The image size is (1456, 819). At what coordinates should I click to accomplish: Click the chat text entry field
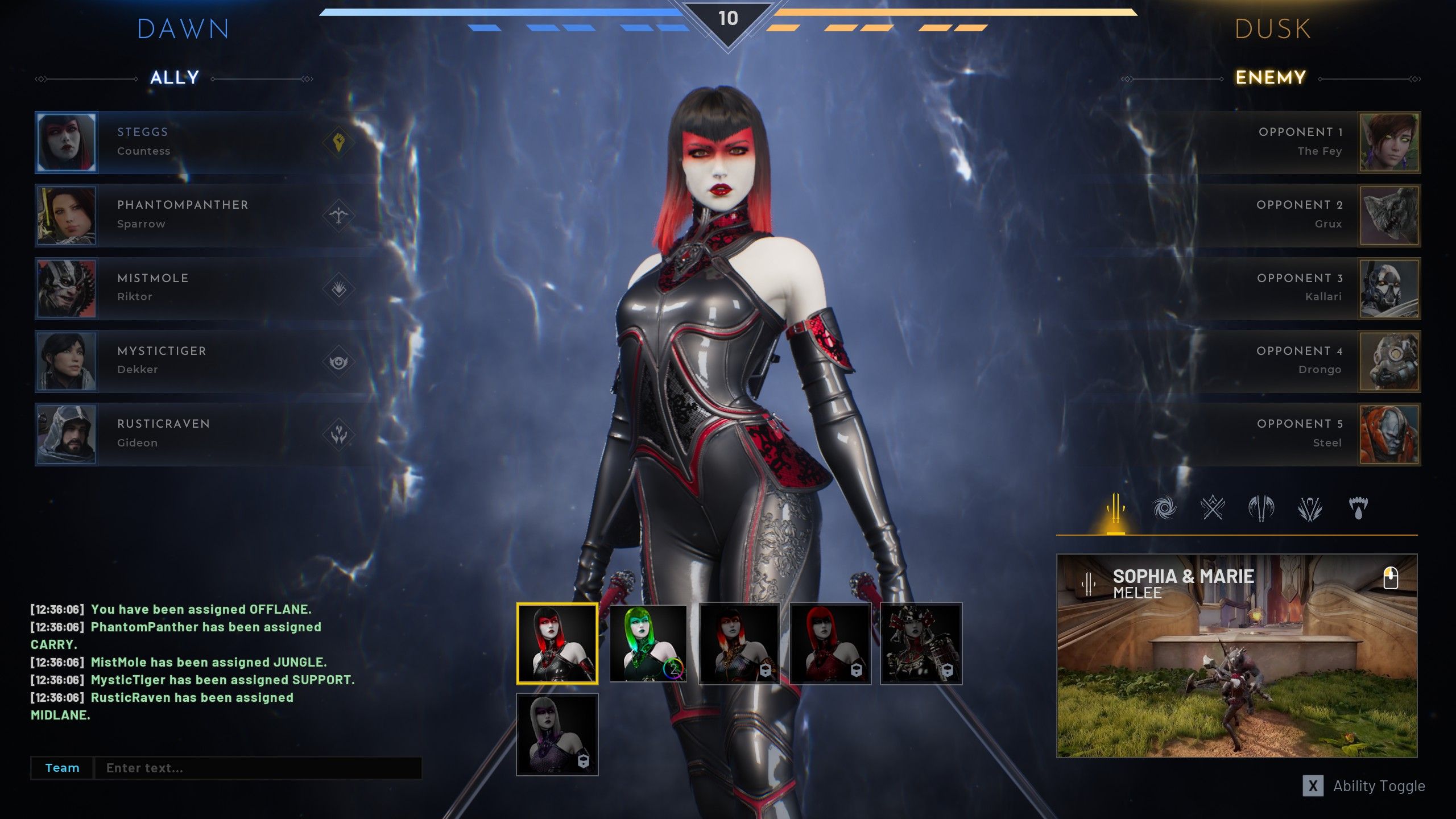(258, 768)
